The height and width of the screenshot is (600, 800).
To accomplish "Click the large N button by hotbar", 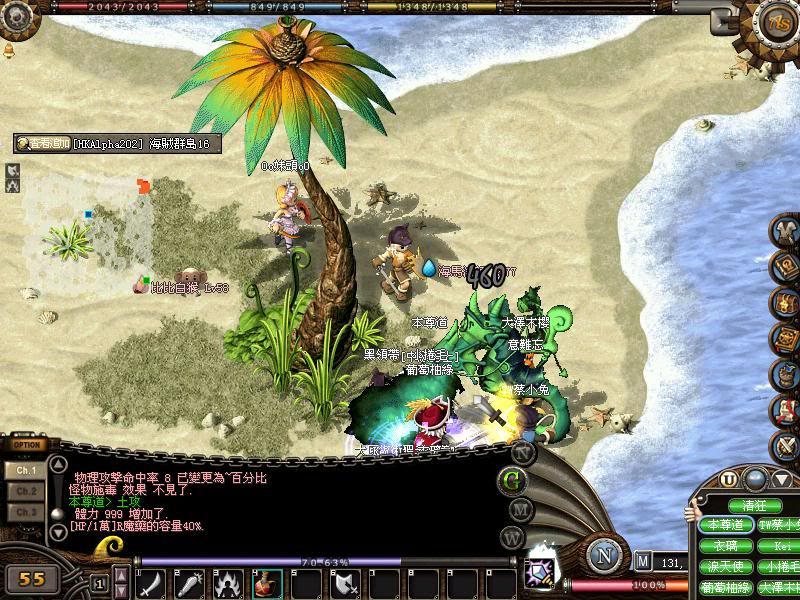I will (604, 554).
